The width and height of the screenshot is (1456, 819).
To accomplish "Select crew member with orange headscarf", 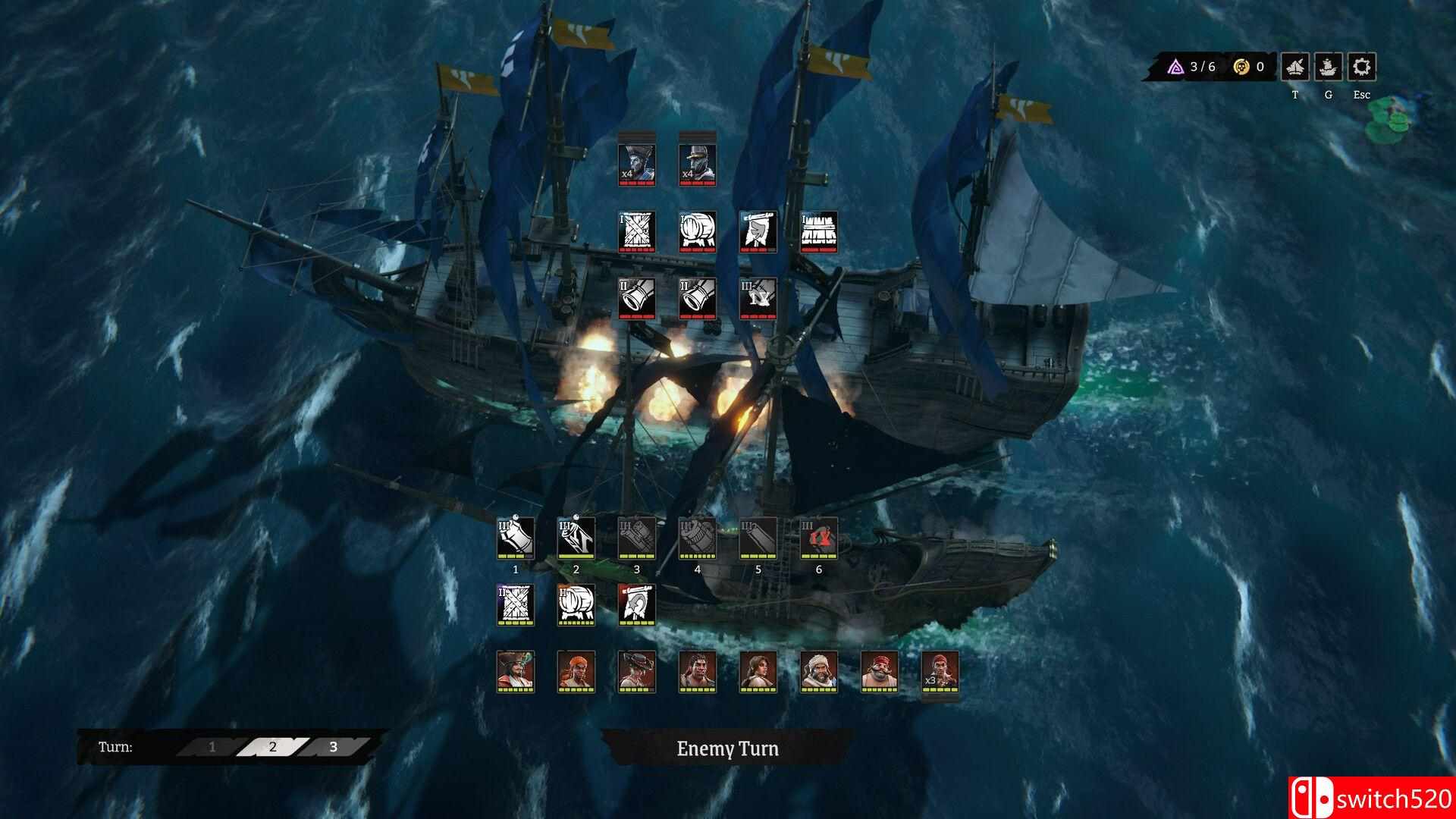I will point(576,670).
